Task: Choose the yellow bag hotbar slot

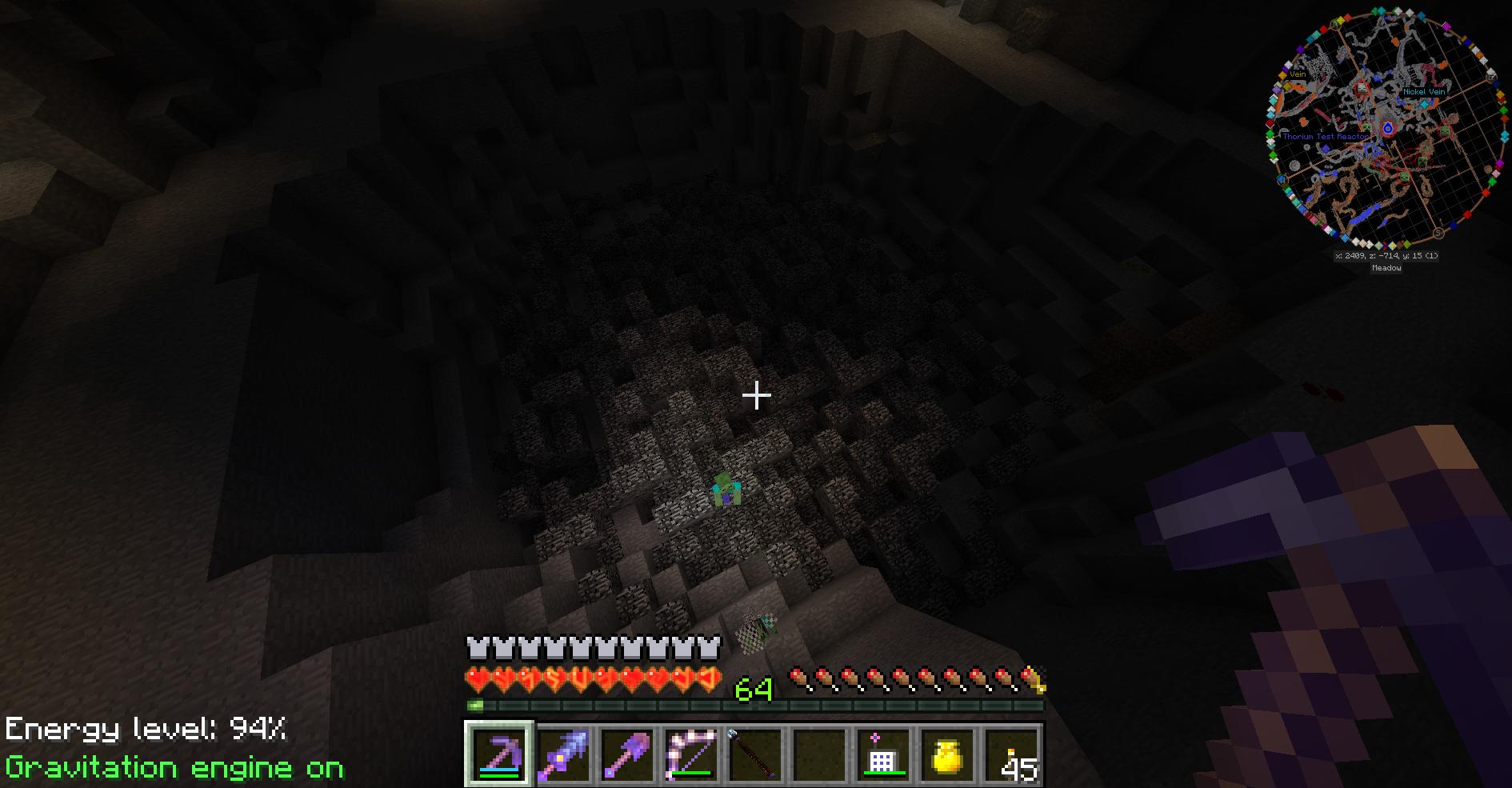Action: (946, 754)
